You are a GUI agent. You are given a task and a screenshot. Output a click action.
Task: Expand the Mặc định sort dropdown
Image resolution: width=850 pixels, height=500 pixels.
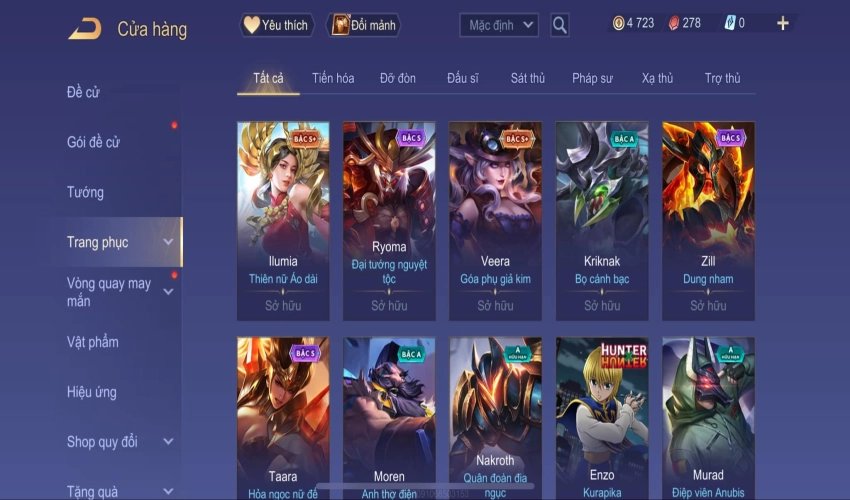[x=499, y=25]
